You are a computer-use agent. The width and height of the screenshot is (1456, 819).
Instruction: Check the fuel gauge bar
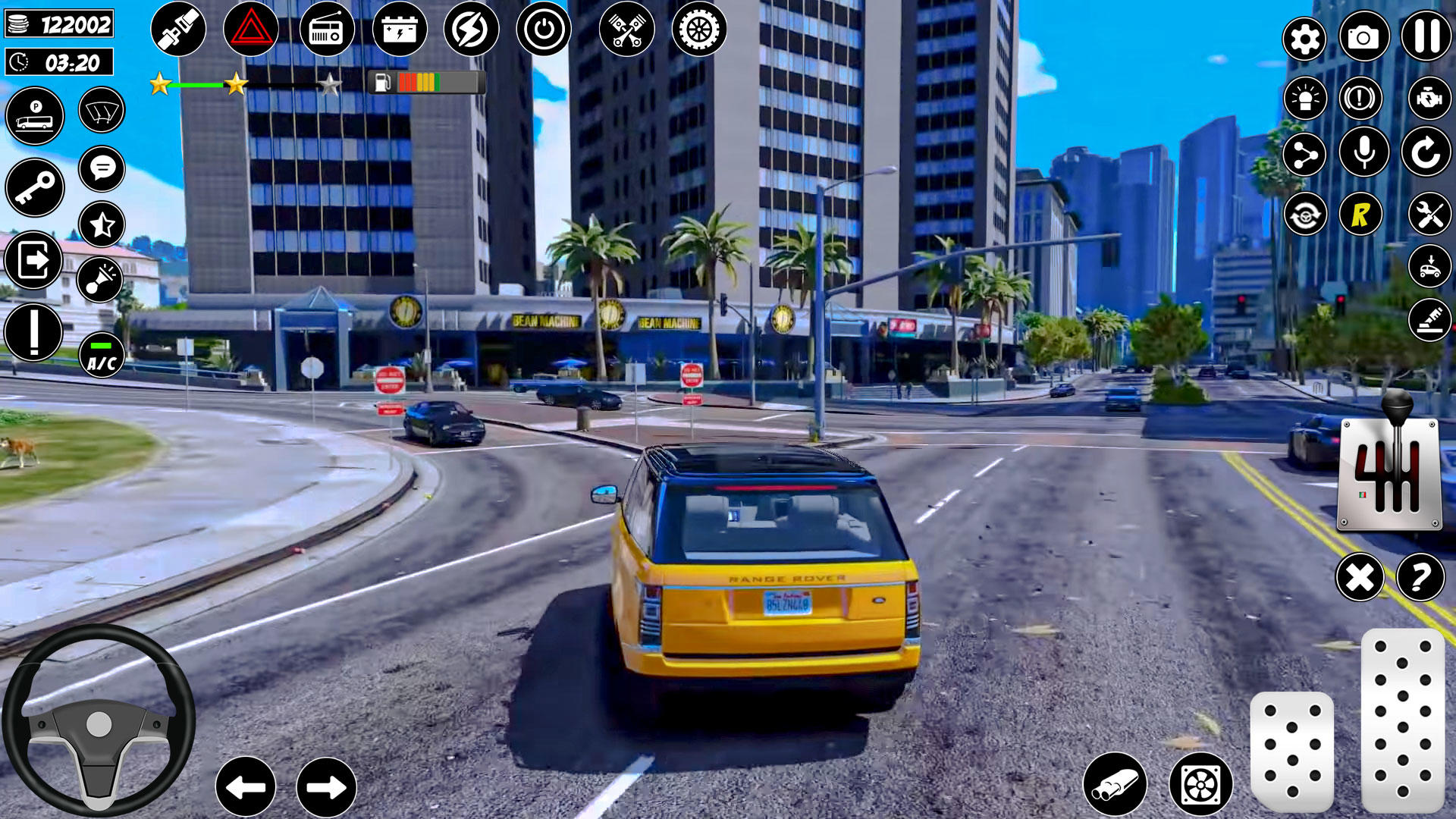(426, 83)
